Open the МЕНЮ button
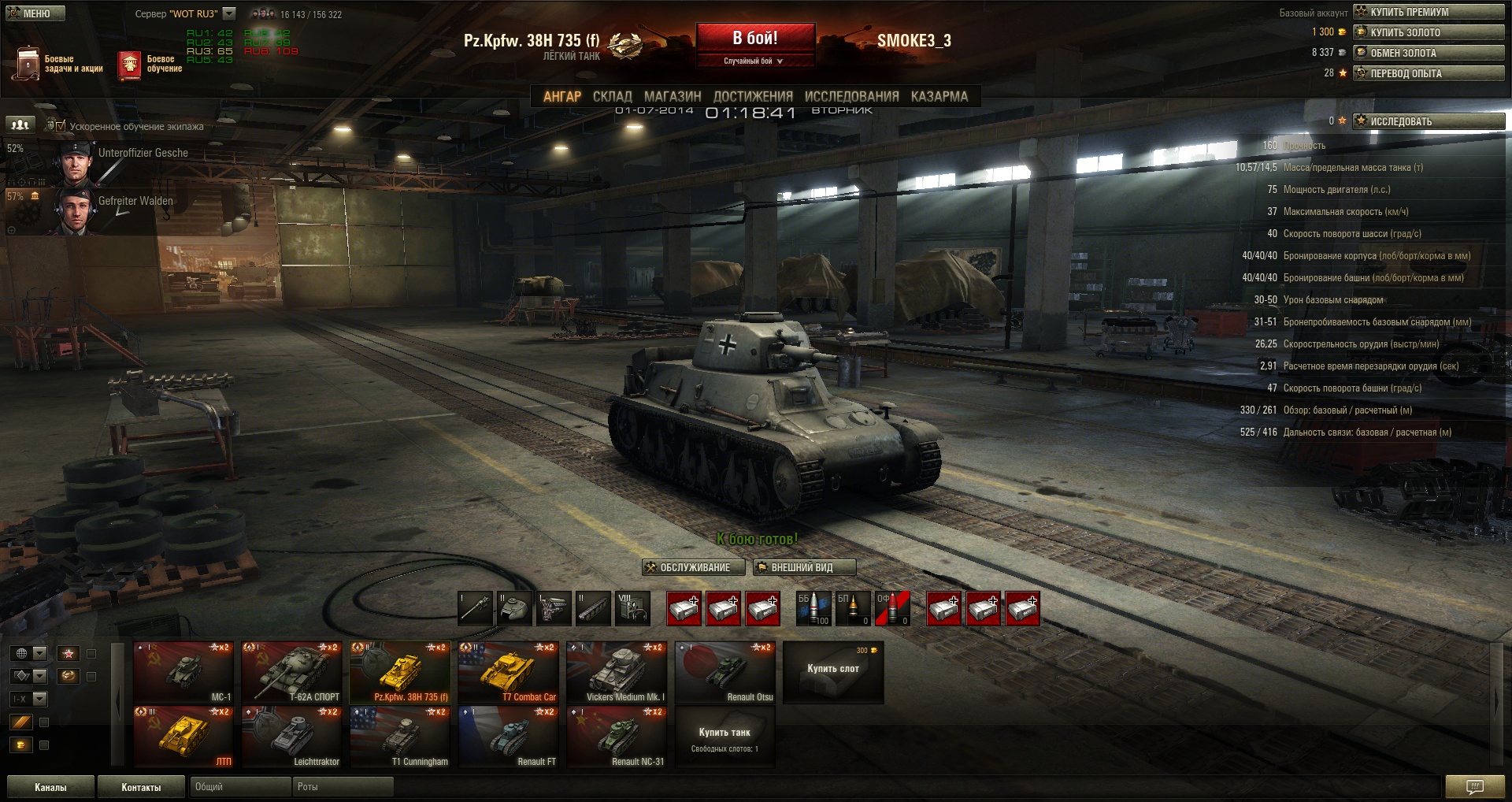1512x802 pixels. pyautogui.click(x=35, y=13)
